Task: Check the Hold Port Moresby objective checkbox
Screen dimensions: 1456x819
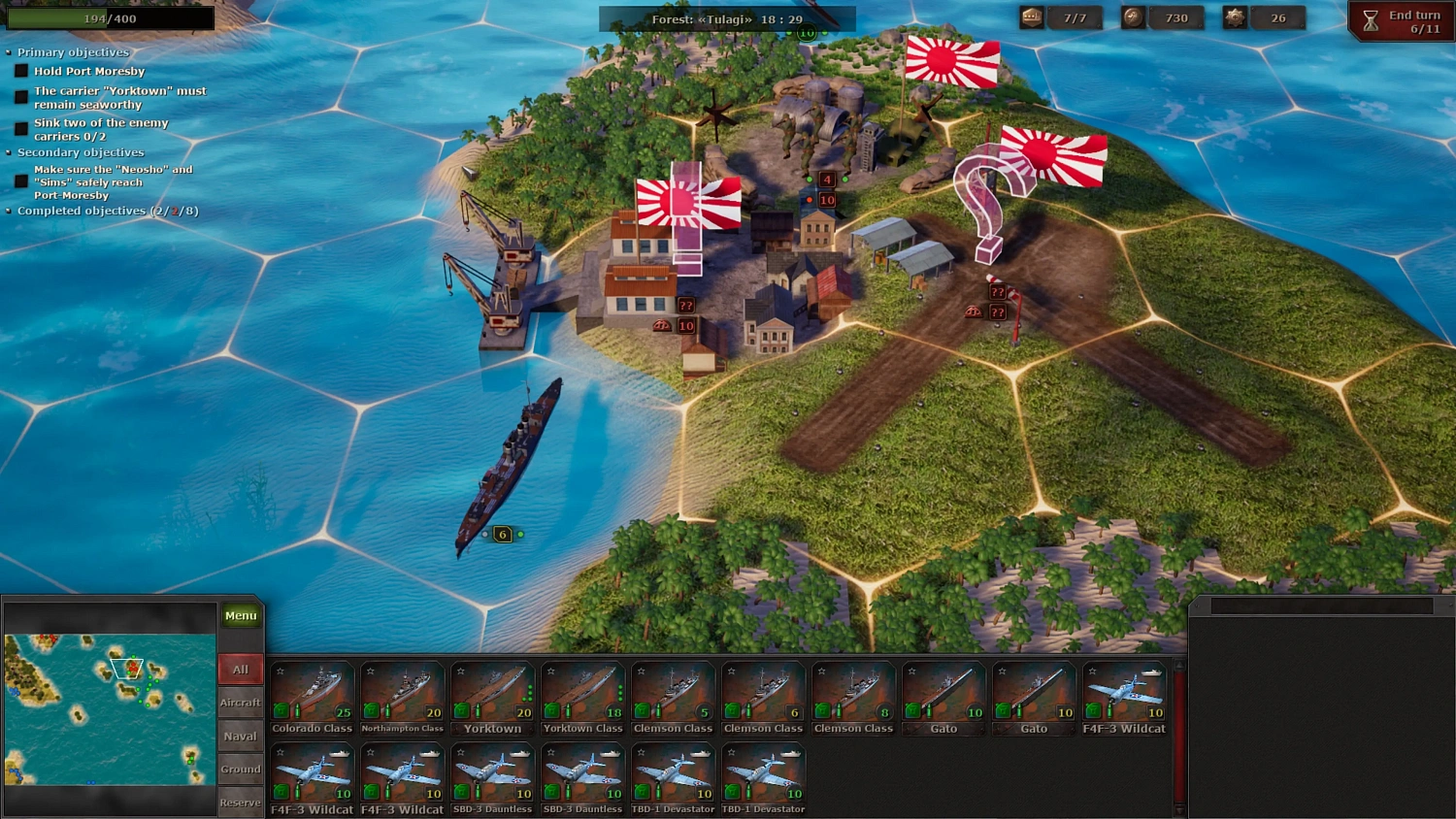Action: 20,70
